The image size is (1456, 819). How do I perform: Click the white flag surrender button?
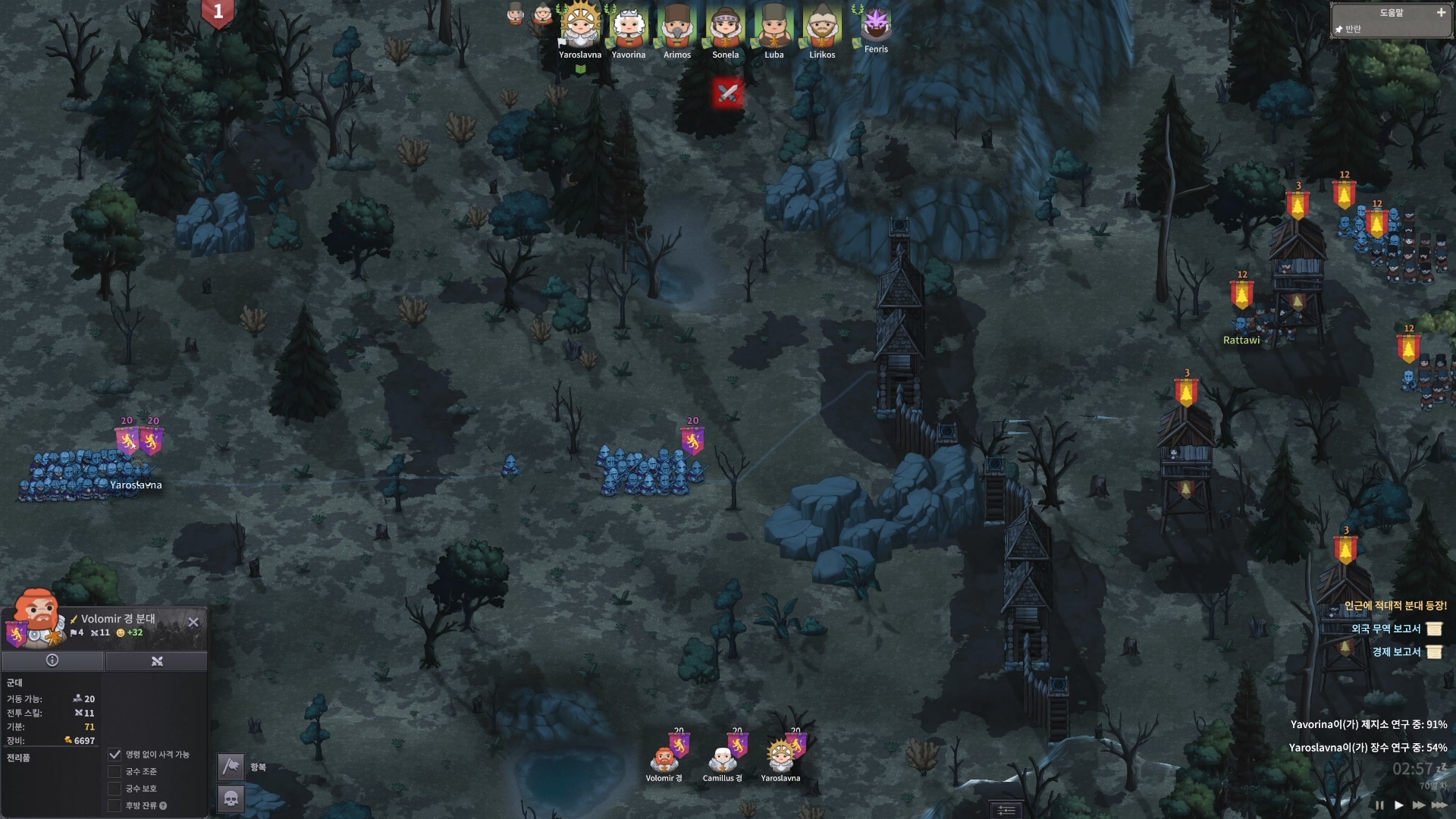(x=231, y=767)
